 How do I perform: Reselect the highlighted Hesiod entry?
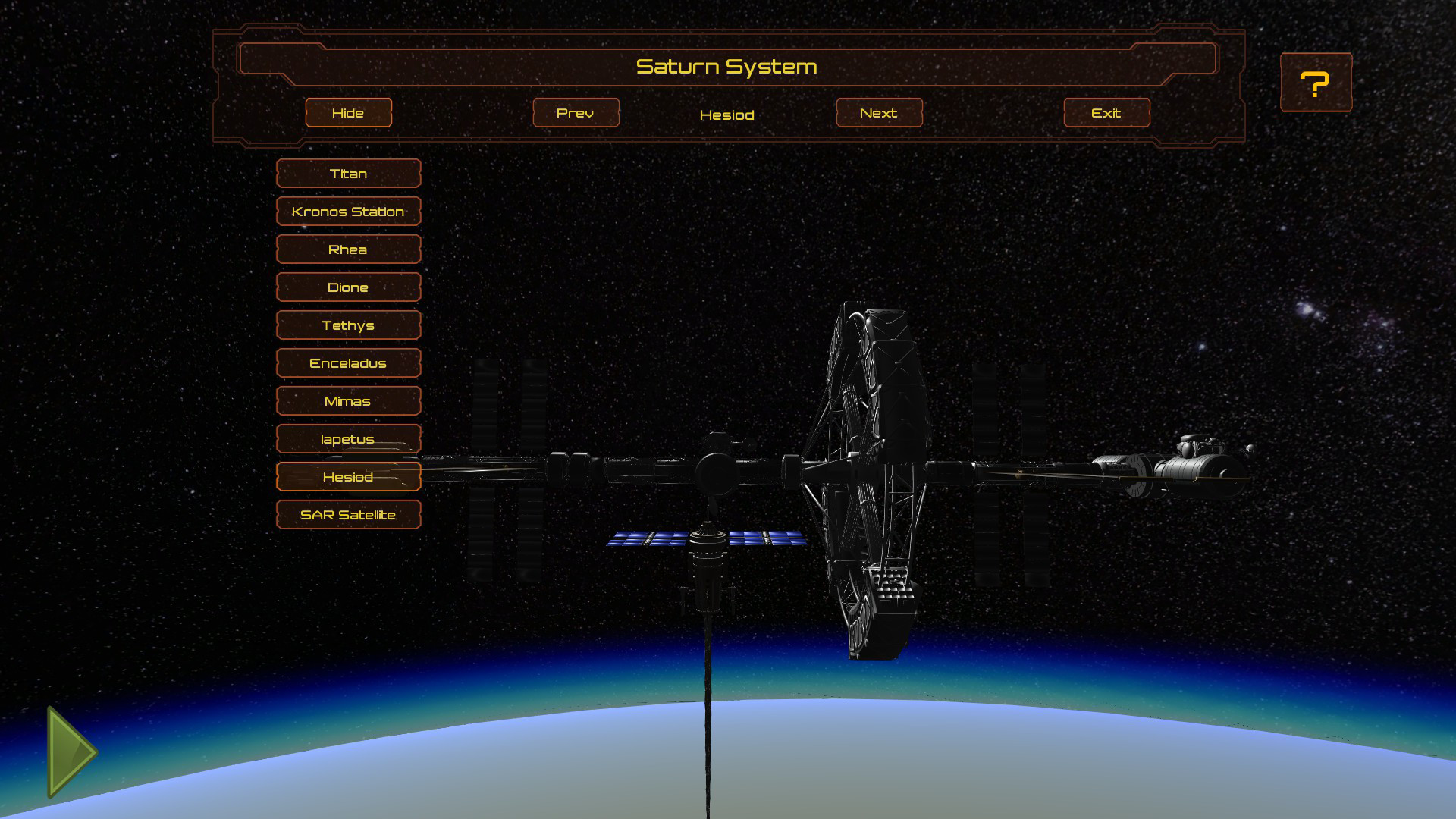click(x=348, y=476)
